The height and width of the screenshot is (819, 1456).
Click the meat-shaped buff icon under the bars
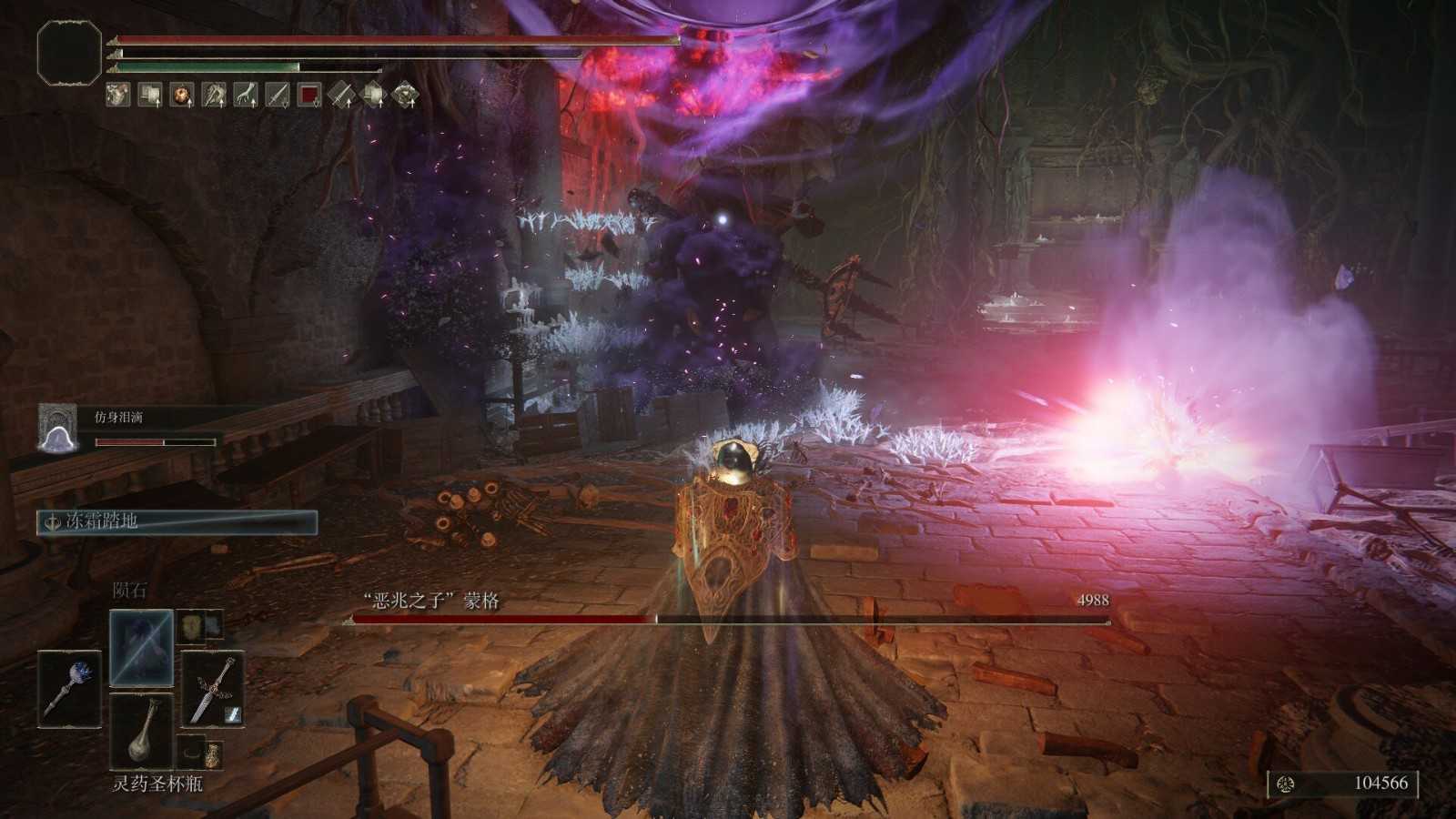(x=180, y=95)
